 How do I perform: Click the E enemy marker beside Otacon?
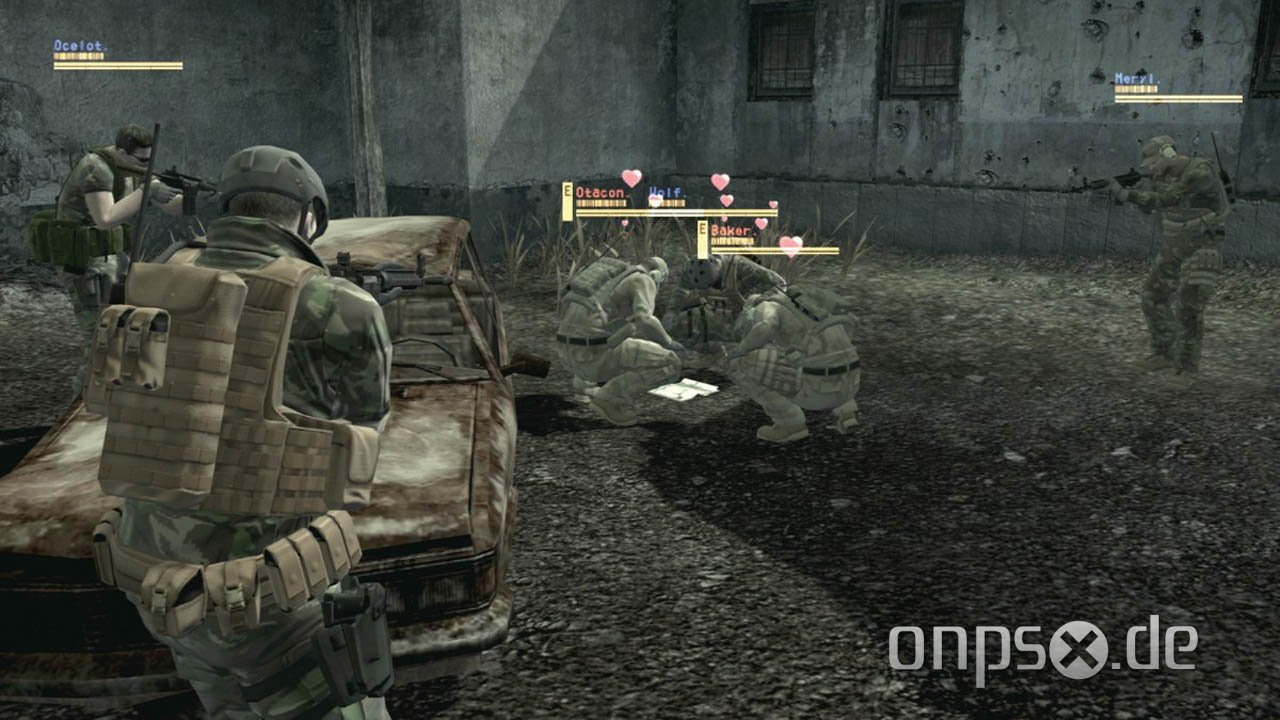click(x=567, y=202)
